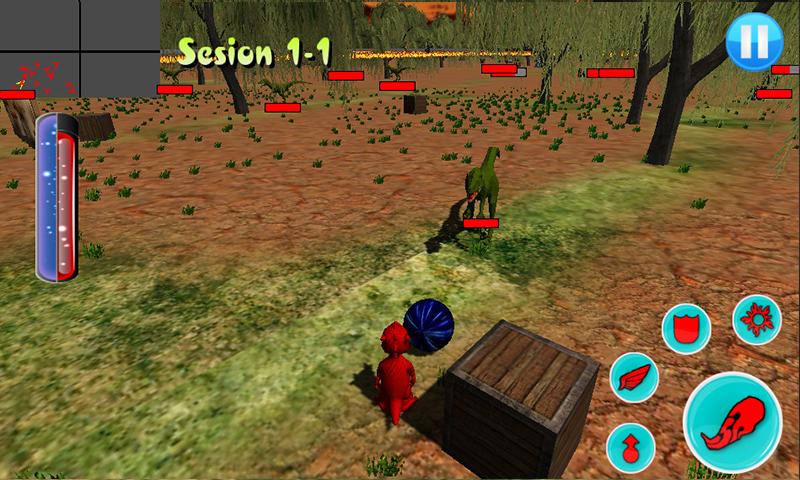Pause the game with the pause button
Image resolution: width=800 pixels, height=480 pixels.
(749, 43)
